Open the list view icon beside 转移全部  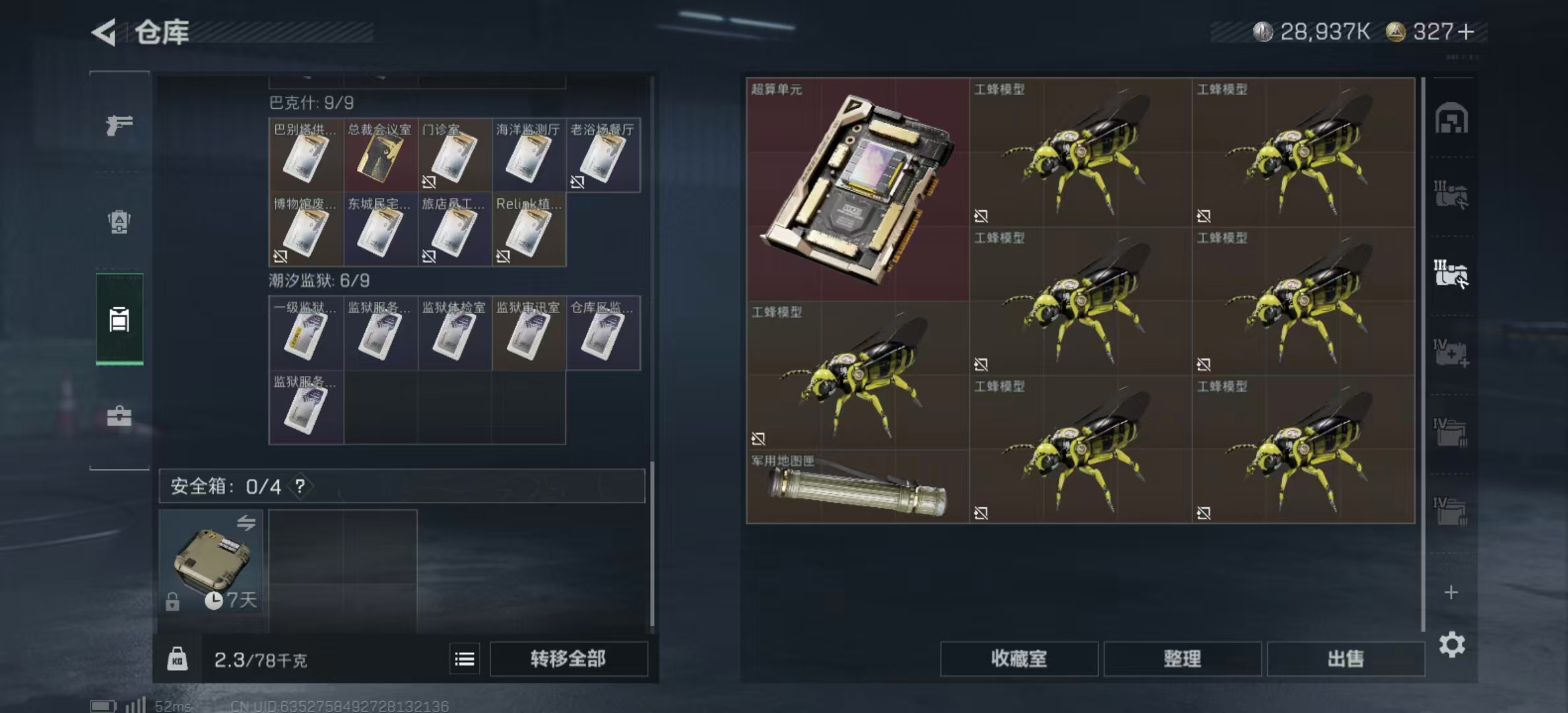pos(464,659)
